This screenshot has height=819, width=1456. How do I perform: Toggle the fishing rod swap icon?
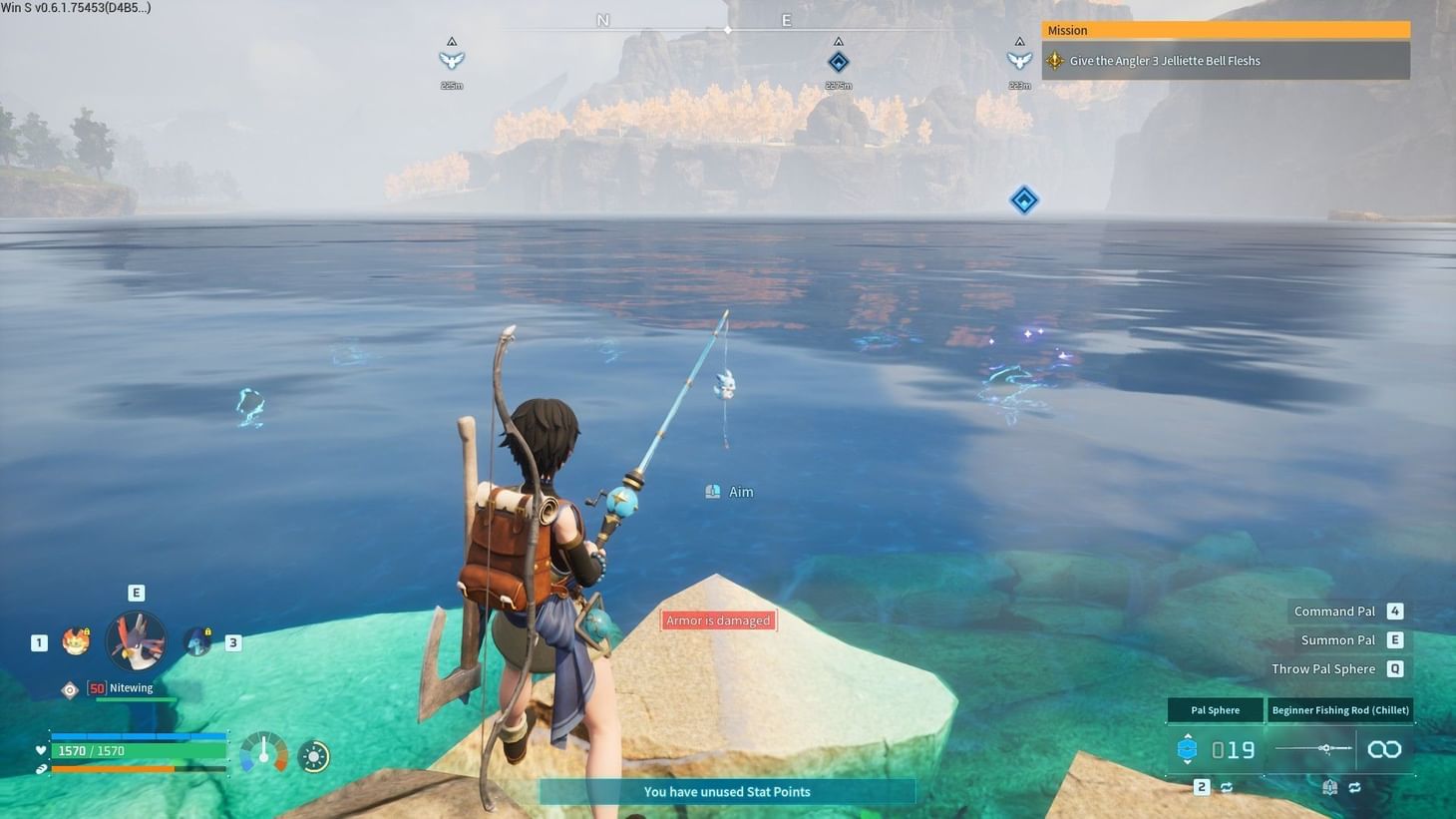coord(1354,787)
